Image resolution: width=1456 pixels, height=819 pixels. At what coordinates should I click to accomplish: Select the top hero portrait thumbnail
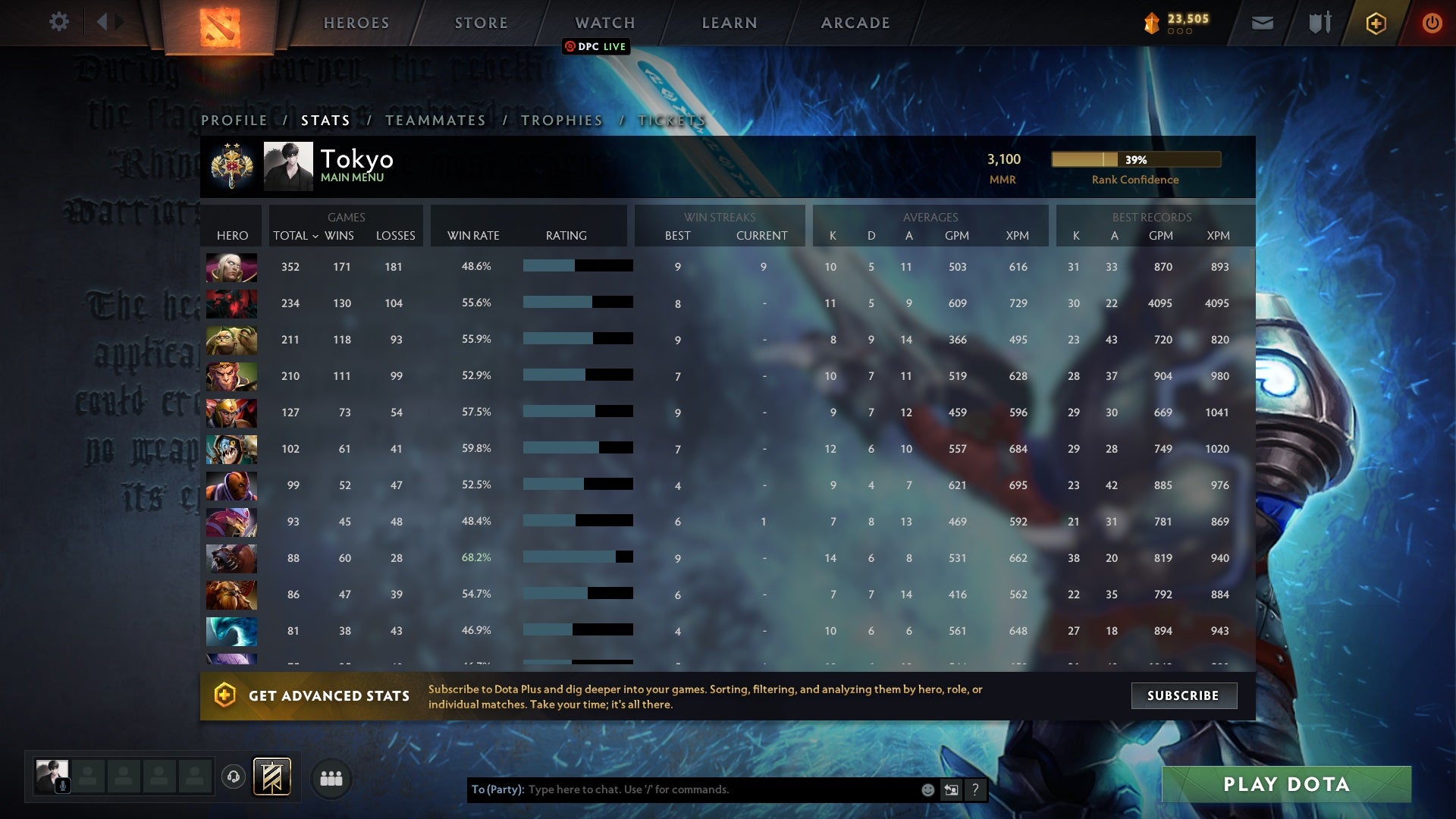[x=231, y=266]
